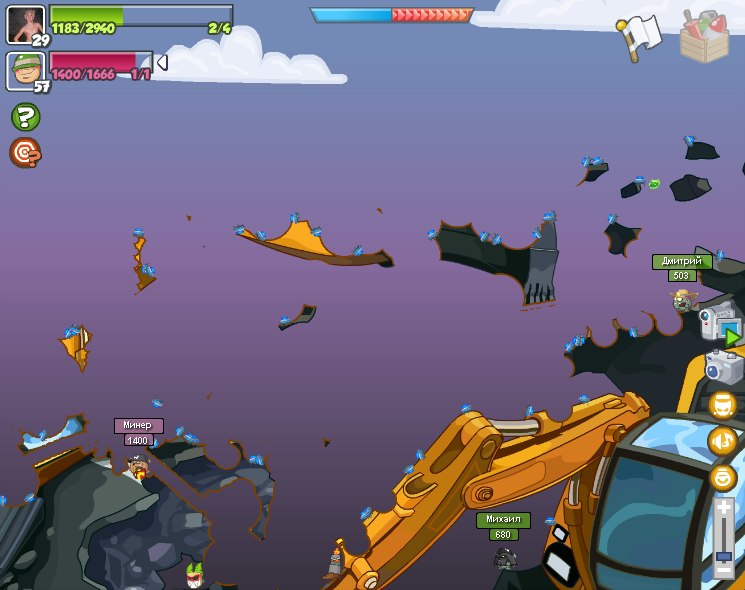Open help with the green question mark
Screen dimensions: 745x590
25,117
